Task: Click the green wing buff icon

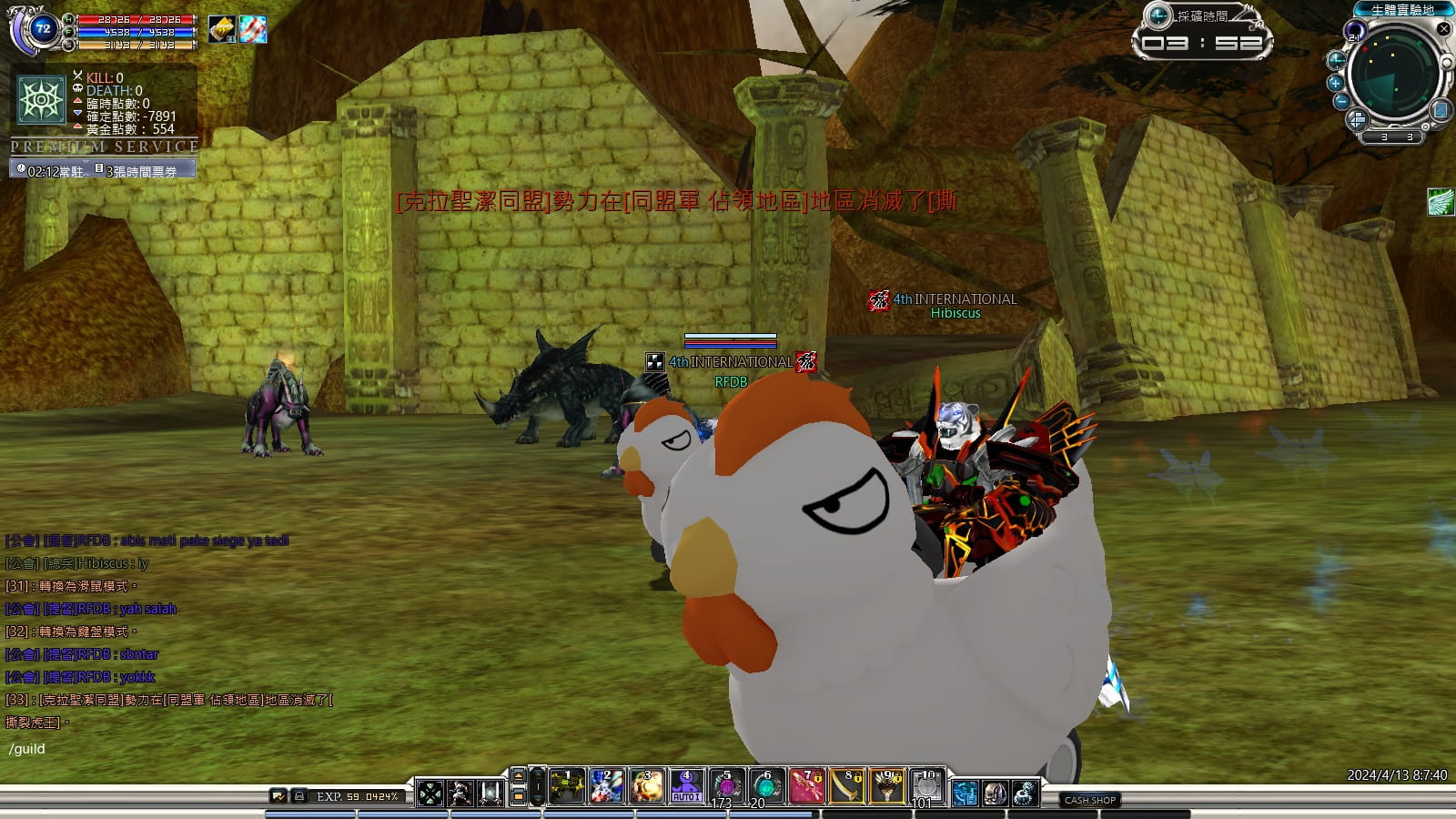Action: click(x=1441, y=201)
